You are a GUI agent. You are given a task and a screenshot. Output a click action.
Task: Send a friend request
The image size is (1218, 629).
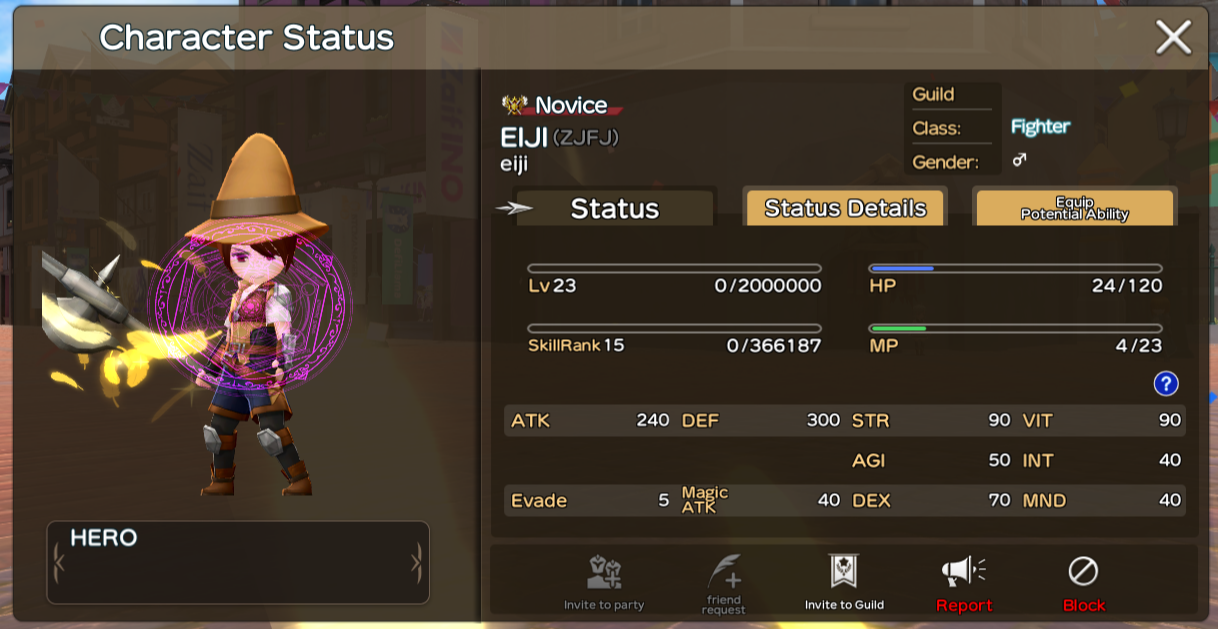click(x=724, y=582)
